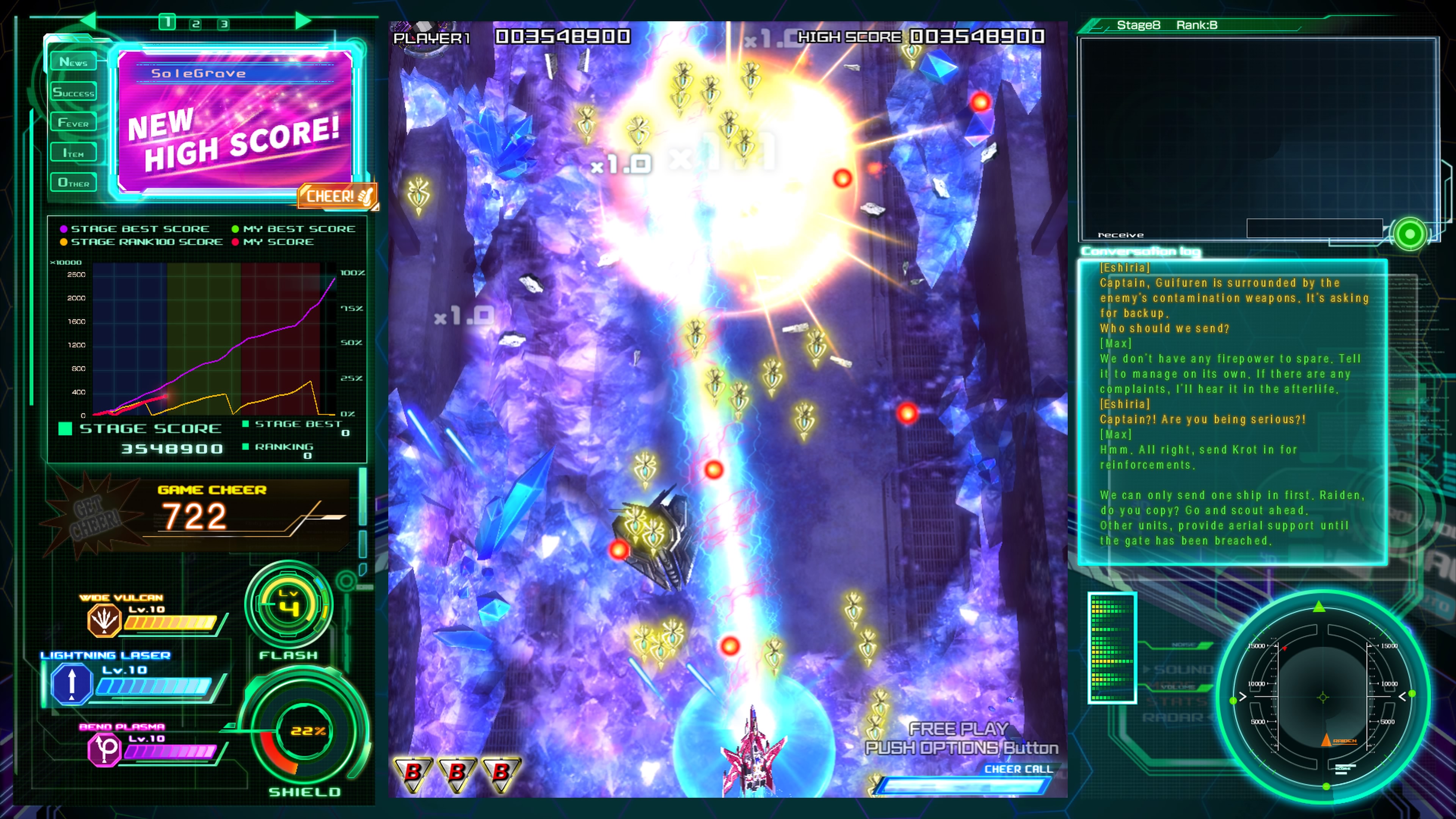Click the right arrow above the gadget panel
The width and height of the screenshot is (1456, 819).
click(x=303, y=21)
